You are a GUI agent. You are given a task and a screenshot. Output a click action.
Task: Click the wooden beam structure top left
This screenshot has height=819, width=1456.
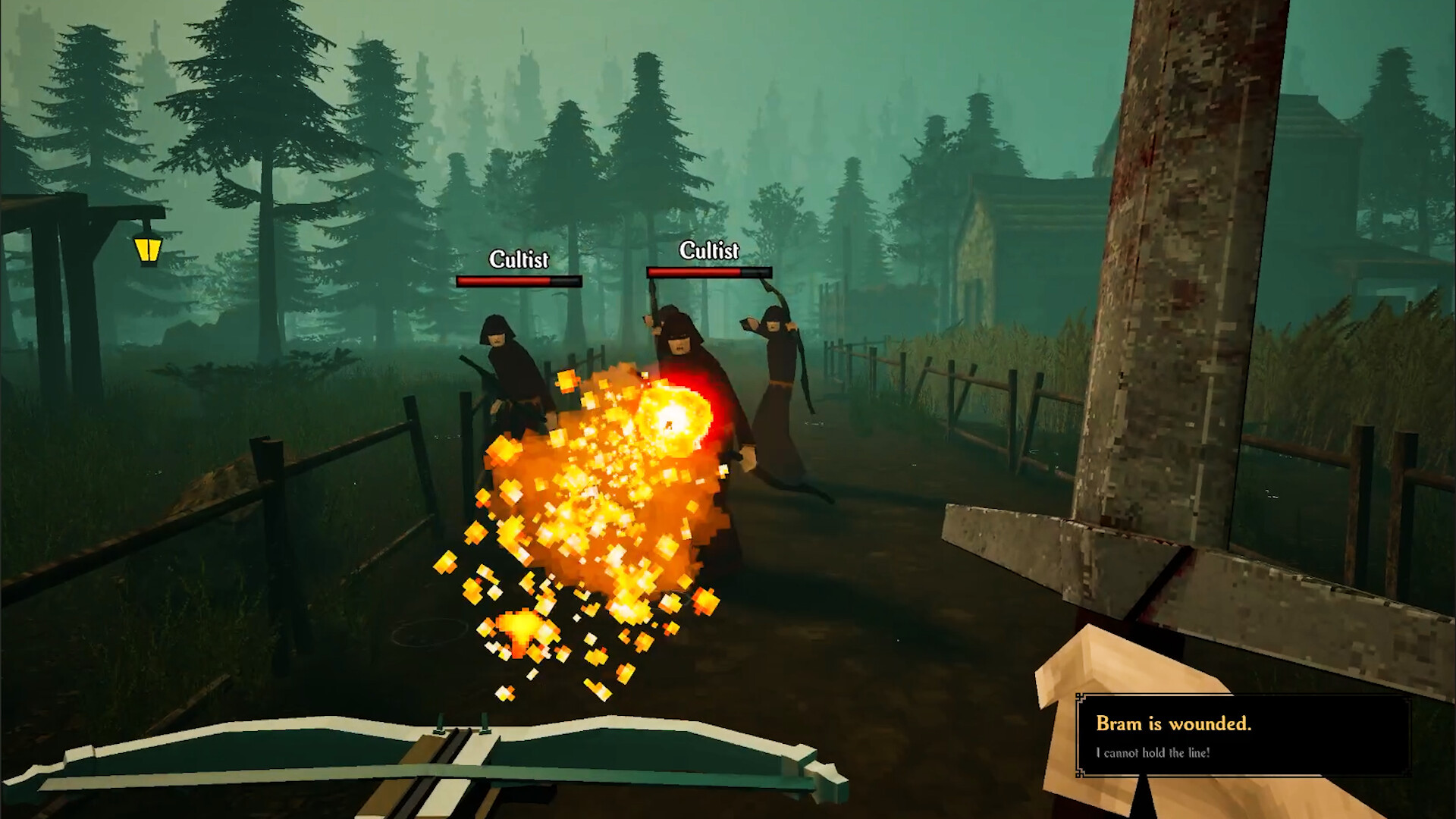pos(83,212)
